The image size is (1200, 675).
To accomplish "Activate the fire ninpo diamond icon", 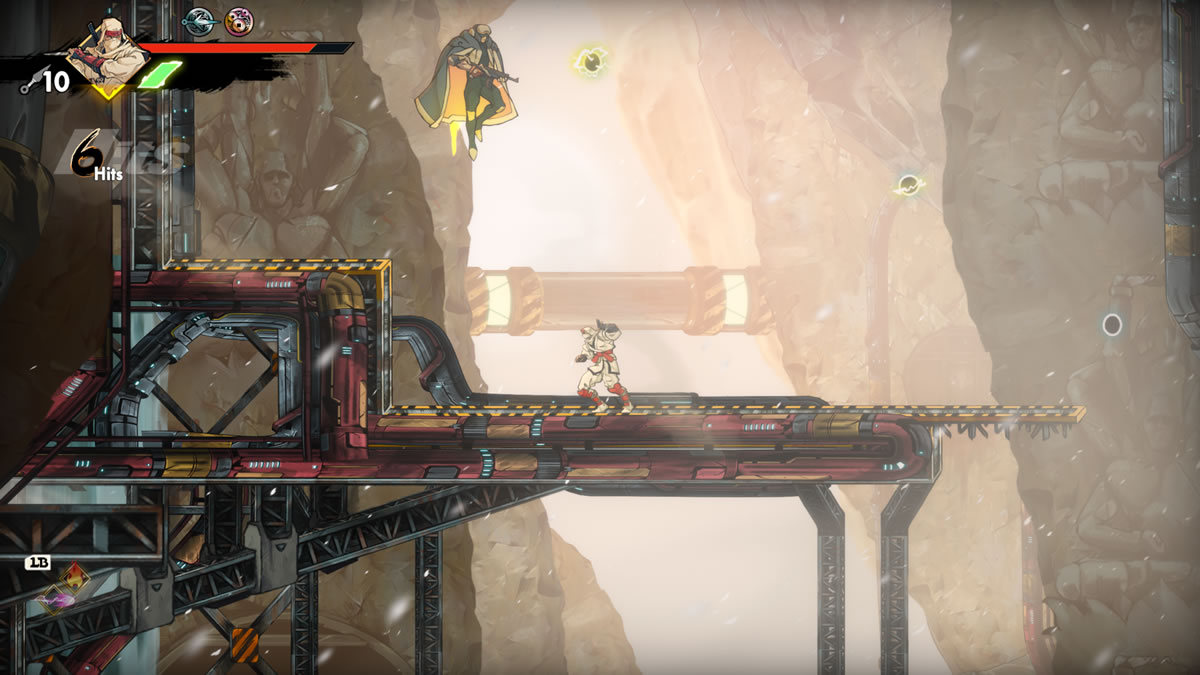I will coord(76,580).
